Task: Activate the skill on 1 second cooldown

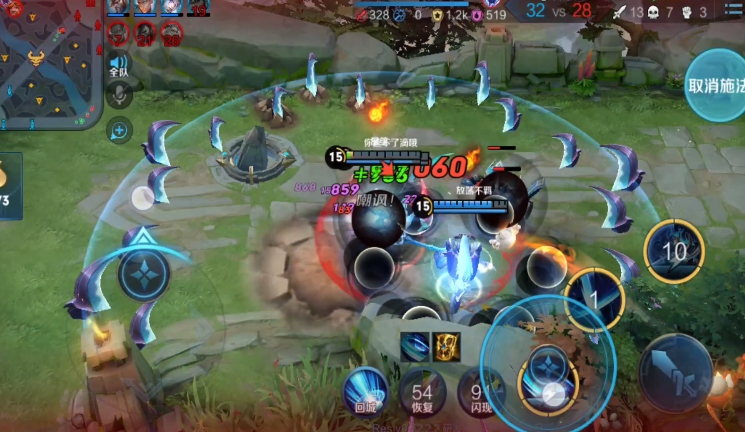Action: pyautogui.click(x=593, y=298)
